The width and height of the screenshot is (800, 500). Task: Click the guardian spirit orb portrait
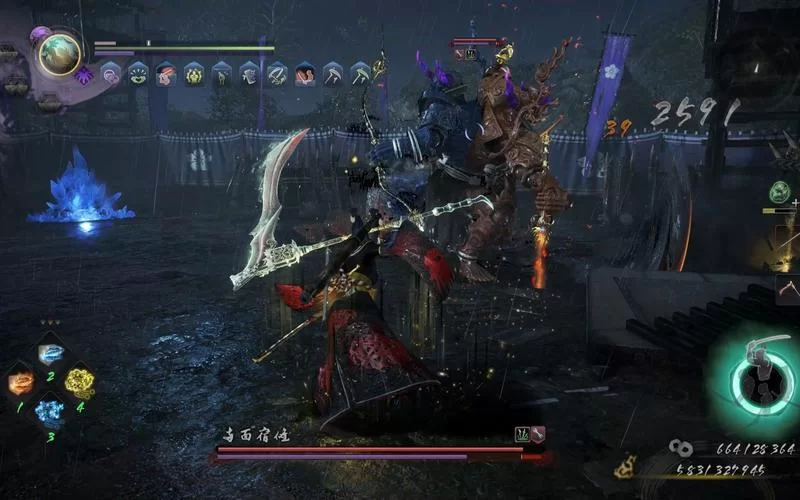coord(59,54)
